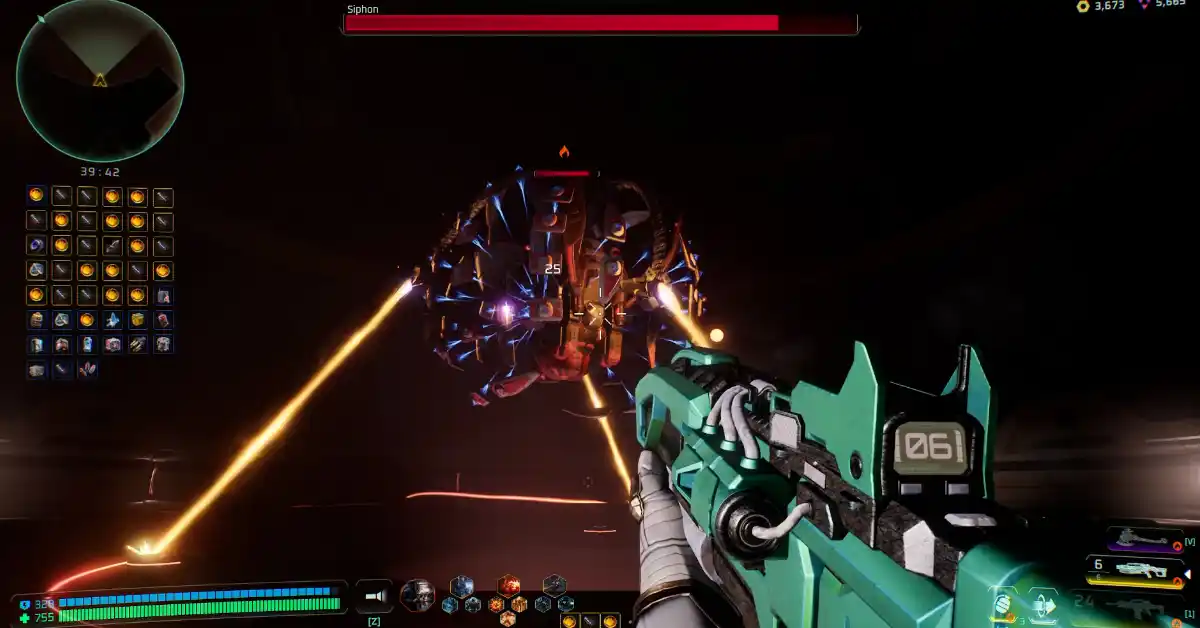Screen dimensions: 1200x628
Task: Activate the grenade ability icon
Action: point(1003,604)
